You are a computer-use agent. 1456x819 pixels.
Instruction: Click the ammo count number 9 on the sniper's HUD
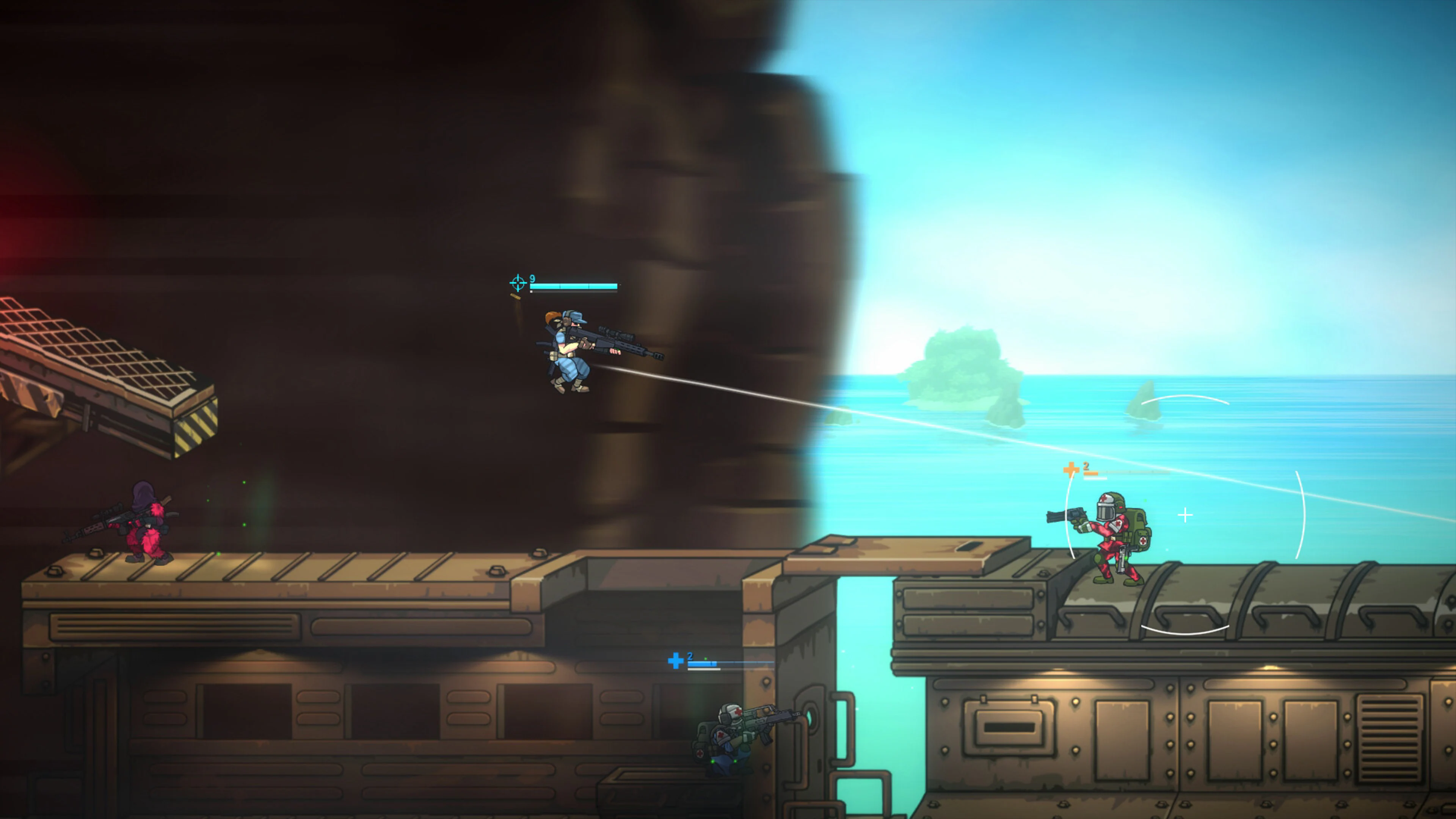coord(532,279)
